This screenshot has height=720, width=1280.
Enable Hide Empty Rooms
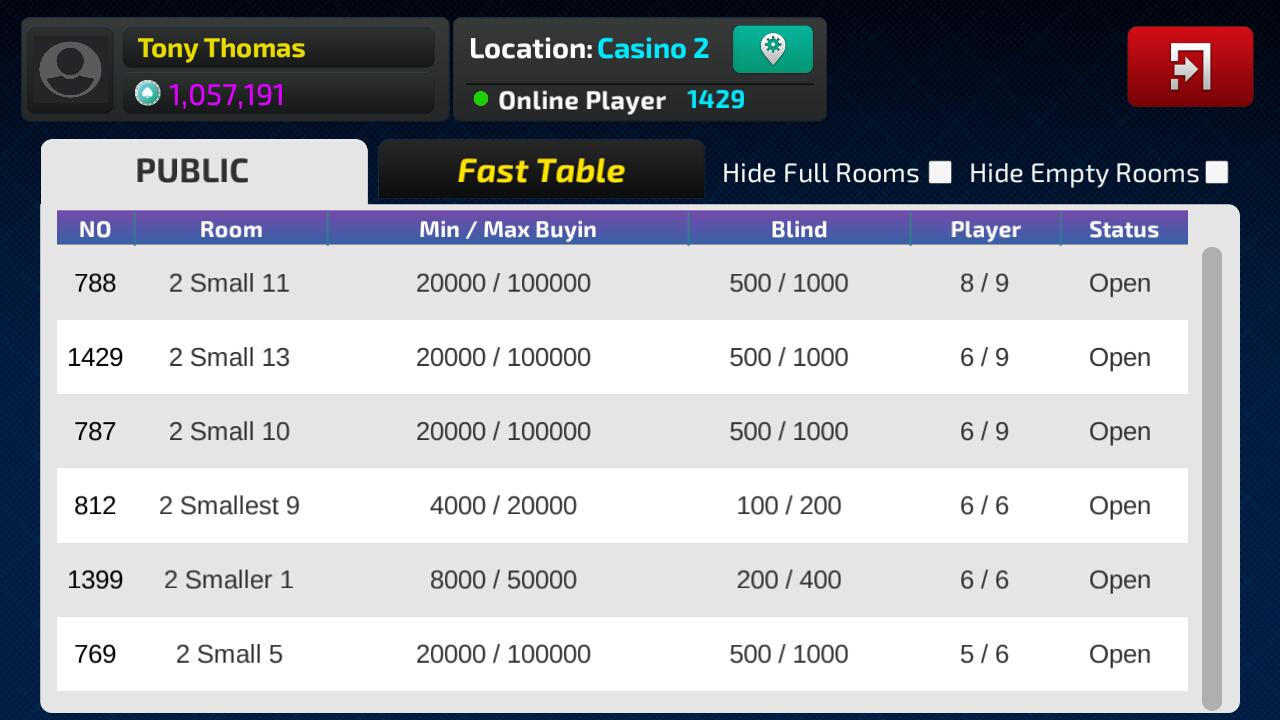[x=1217, y=172]
